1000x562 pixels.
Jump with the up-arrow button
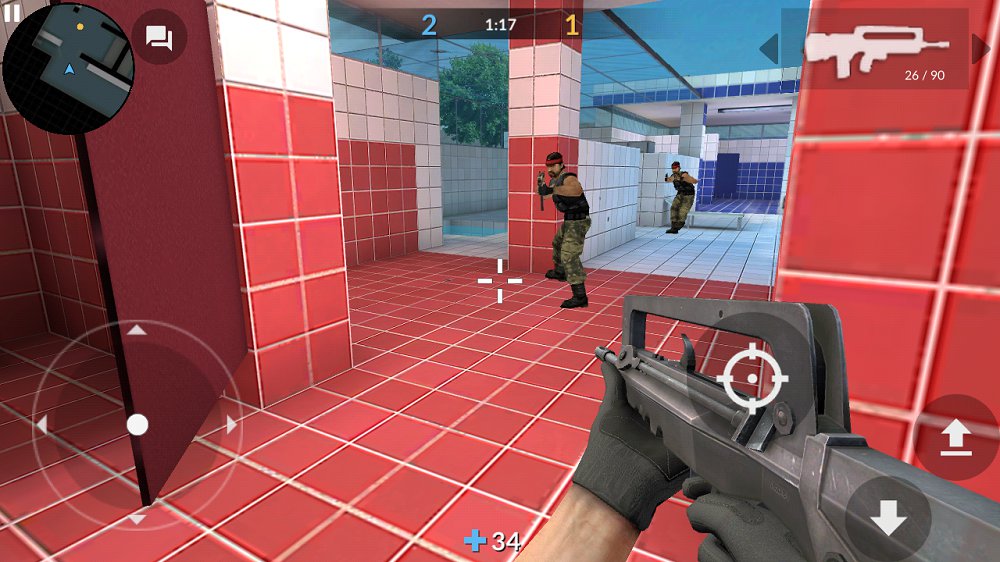click(x=956, y=437)
